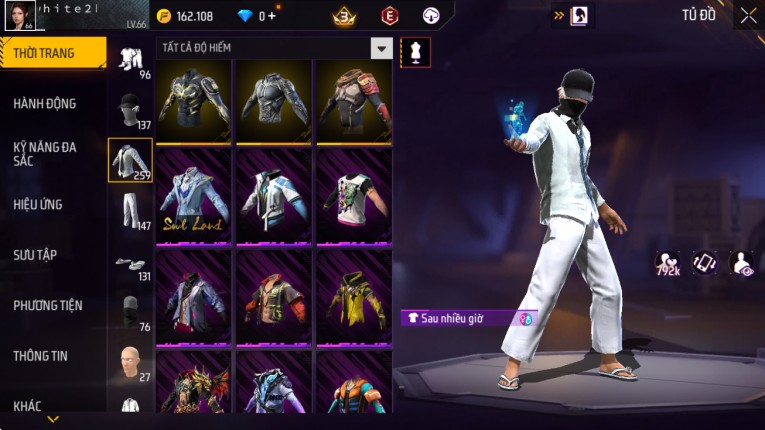Open the TẤT CẢ ĐỘ HIẾM dropdown
Screen dimensions: 765x430
(381, 48)
